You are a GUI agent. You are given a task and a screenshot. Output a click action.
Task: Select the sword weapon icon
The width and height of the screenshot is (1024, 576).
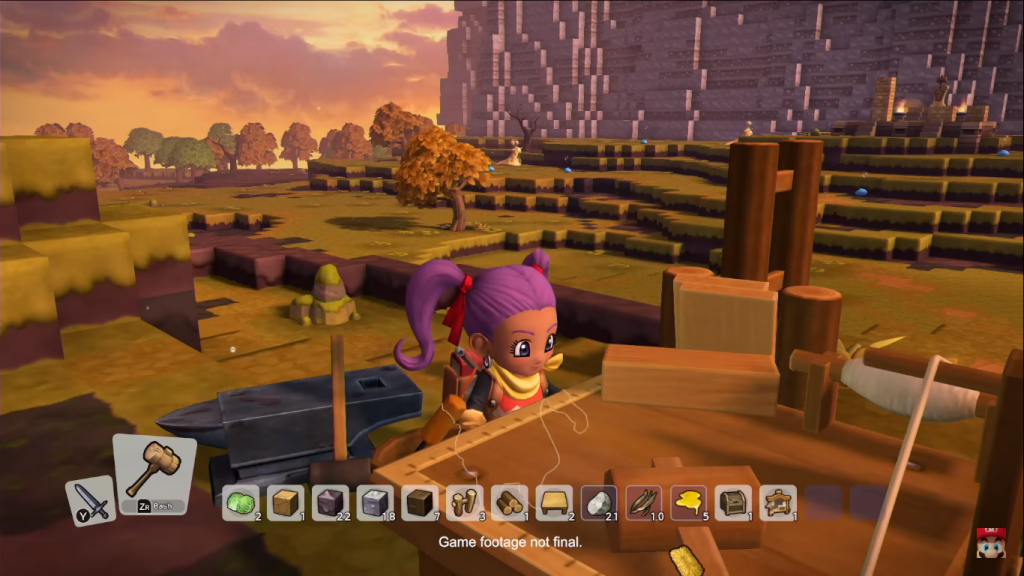coord(90,501)
